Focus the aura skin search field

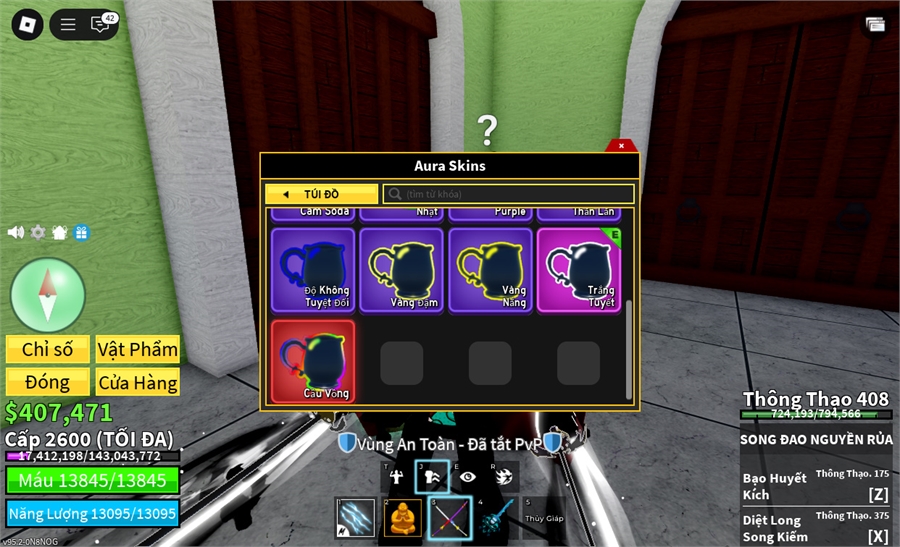510,194
